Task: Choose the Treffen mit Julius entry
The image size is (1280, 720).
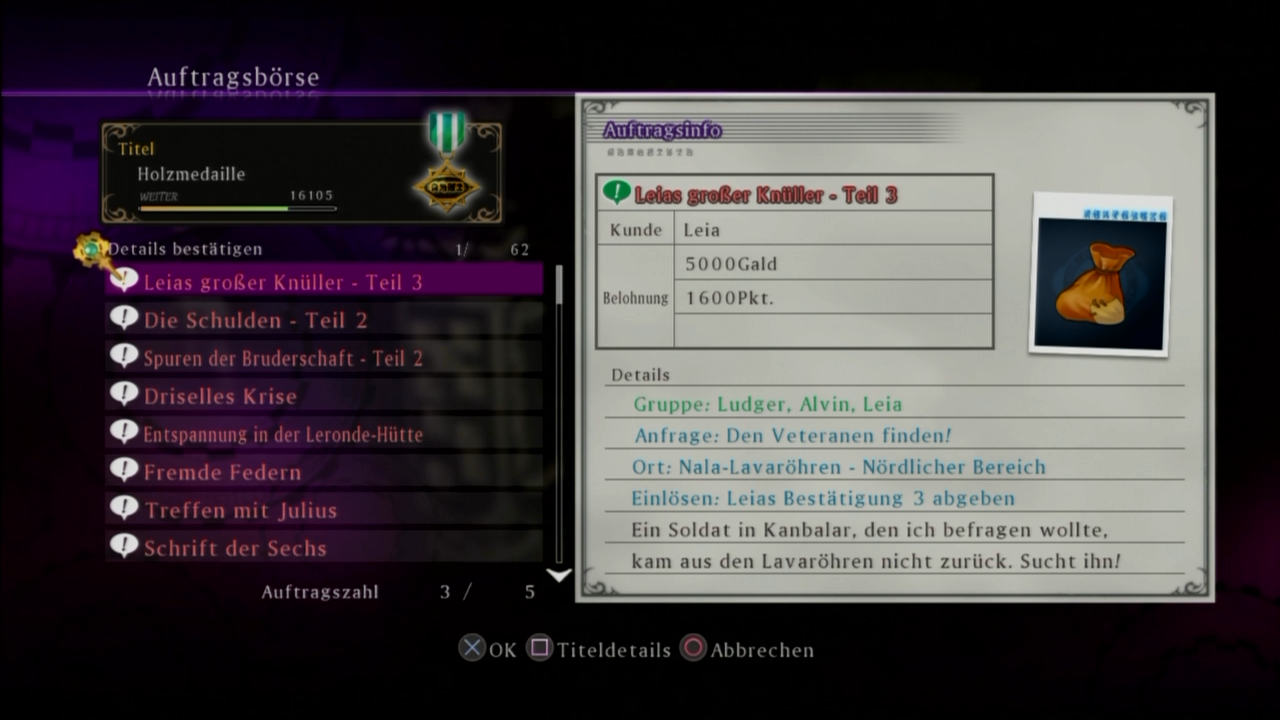Action: coord(324,510)
